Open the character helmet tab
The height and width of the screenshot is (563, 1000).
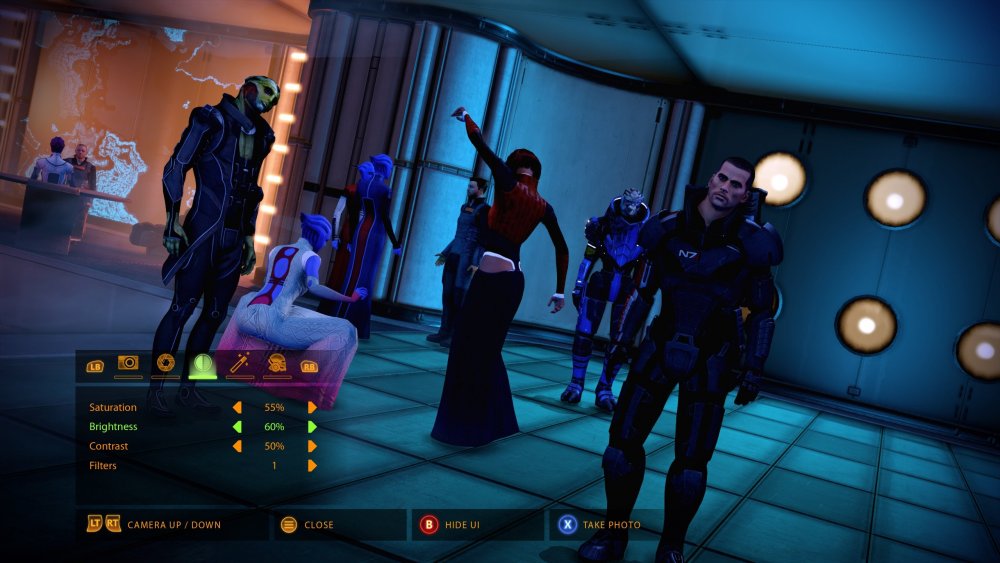point(277,364)
